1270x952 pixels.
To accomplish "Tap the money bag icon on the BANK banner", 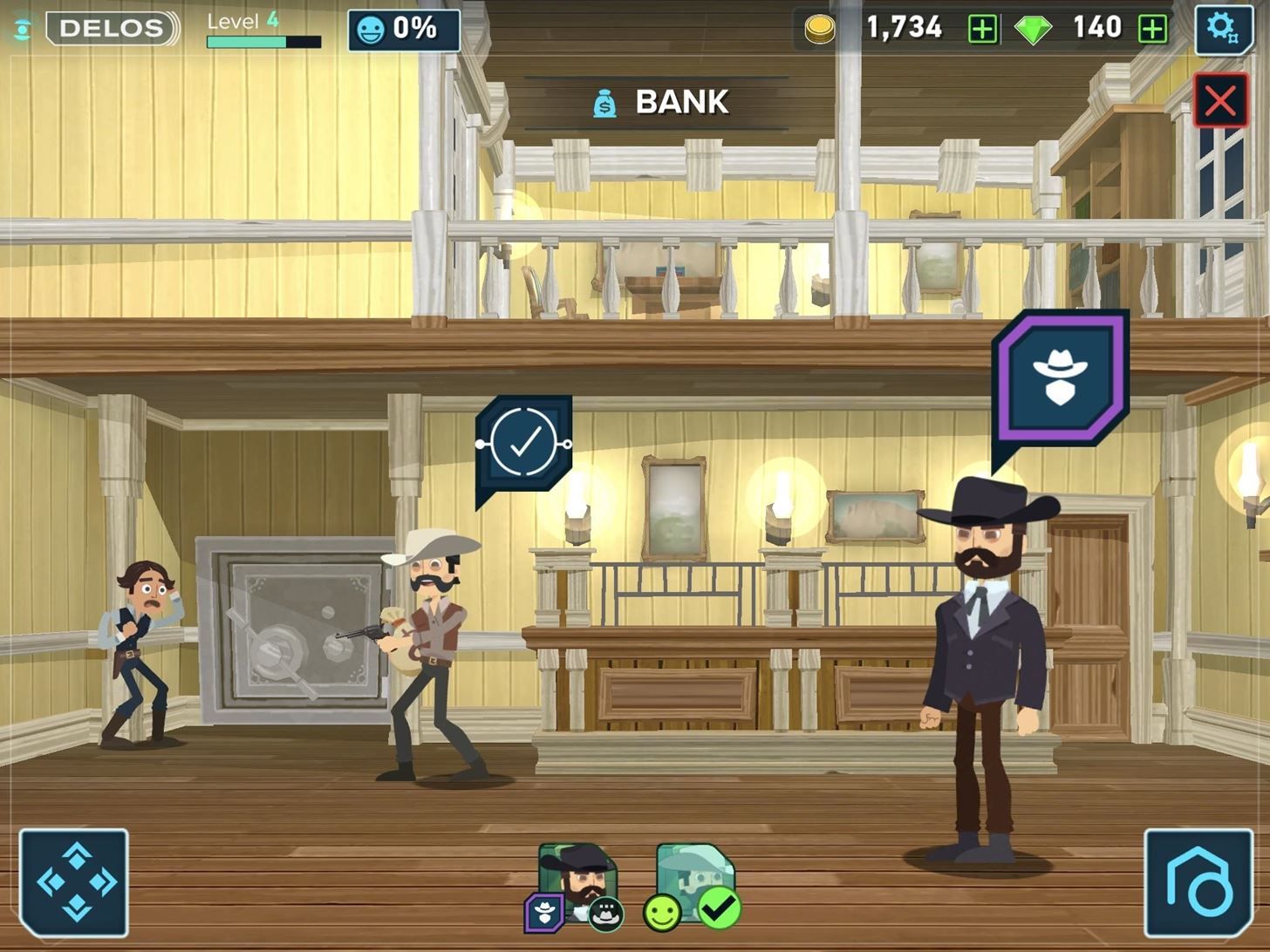I will tap(604, 102).
